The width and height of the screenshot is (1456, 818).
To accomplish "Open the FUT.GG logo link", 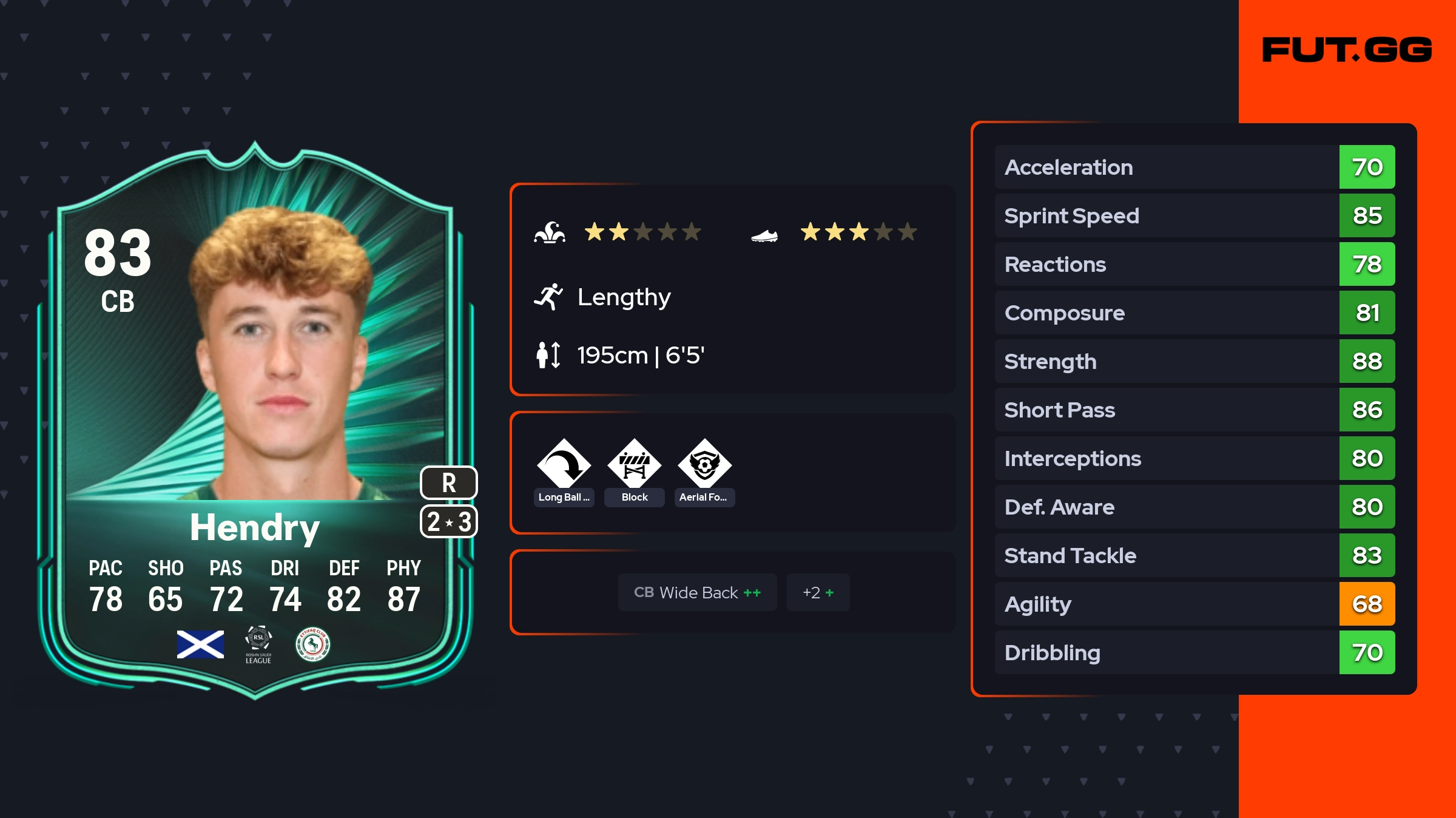I will click(x=1347, y=50).
